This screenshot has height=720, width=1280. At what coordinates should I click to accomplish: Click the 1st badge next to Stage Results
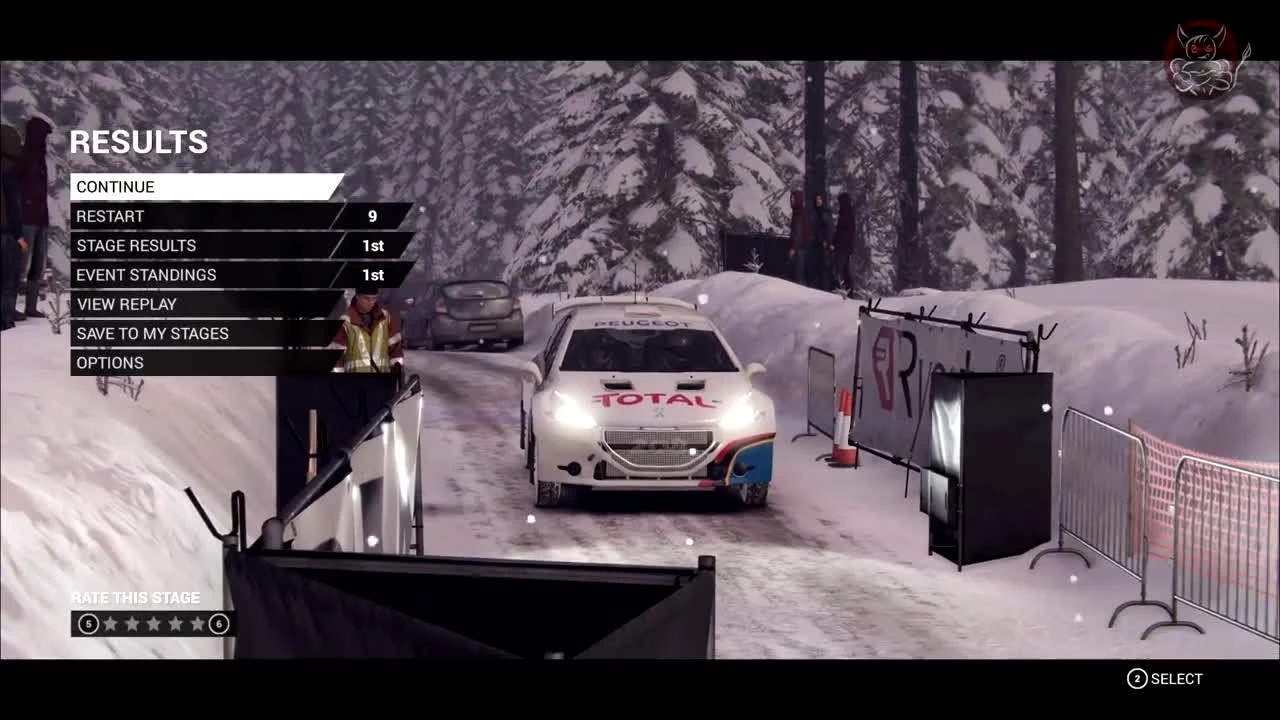pyautogui.click(x=372, y=245)
